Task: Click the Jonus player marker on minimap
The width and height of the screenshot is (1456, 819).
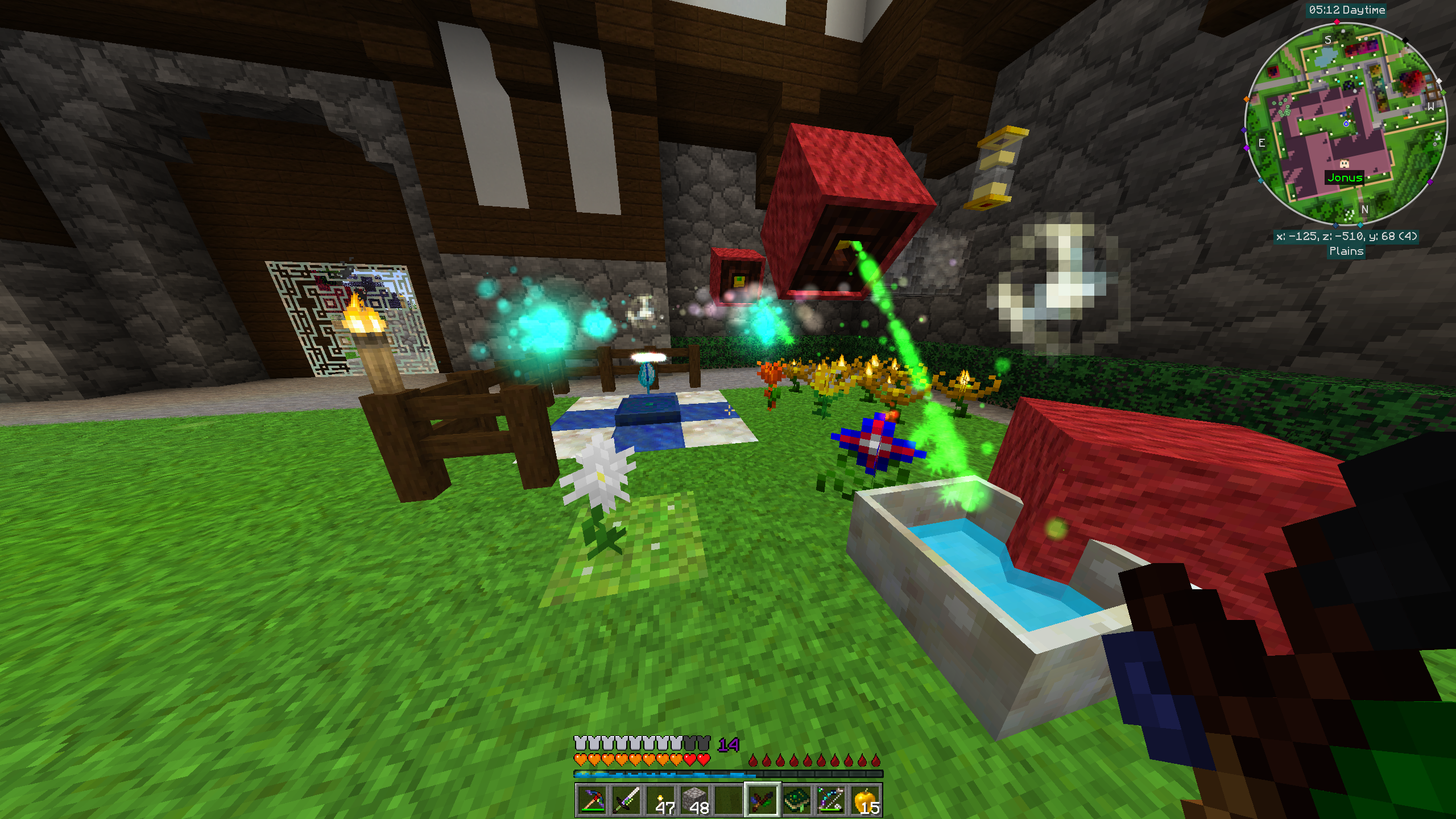Action: tap(1344, 164)
